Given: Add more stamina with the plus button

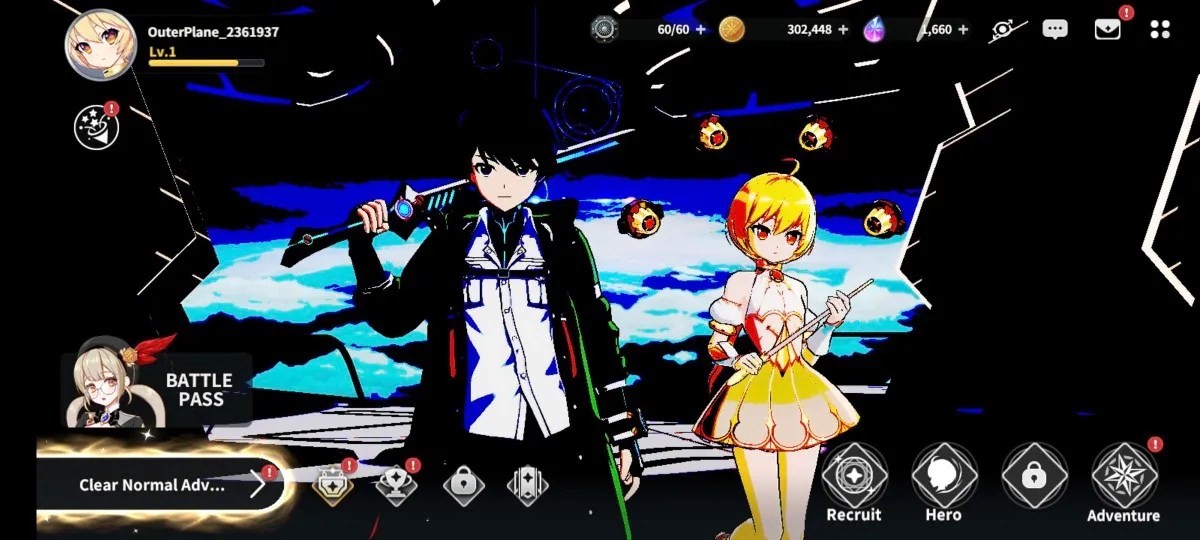Looking at the screenshot, I should point(700,29).
